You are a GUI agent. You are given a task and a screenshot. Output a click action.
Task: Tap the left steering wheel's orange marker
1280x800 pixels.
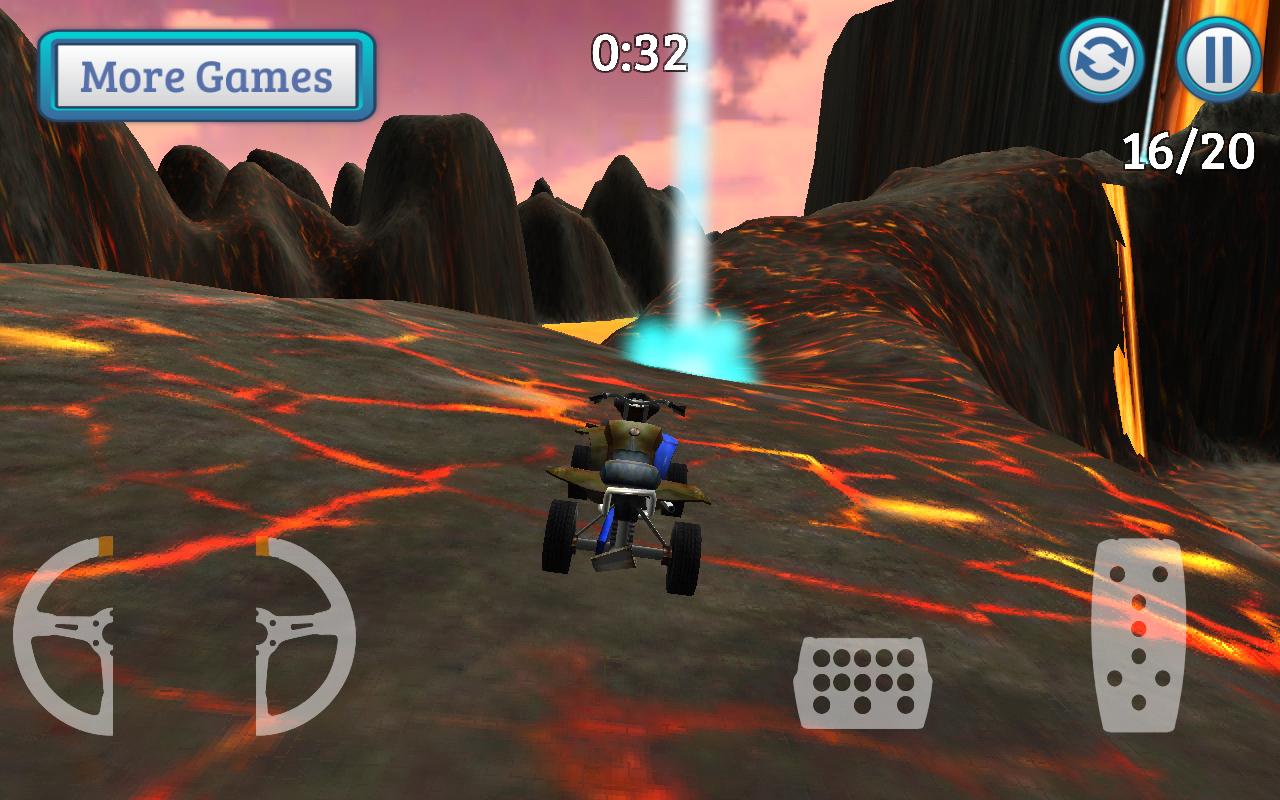pyautogui.click(x=102, y=546)
